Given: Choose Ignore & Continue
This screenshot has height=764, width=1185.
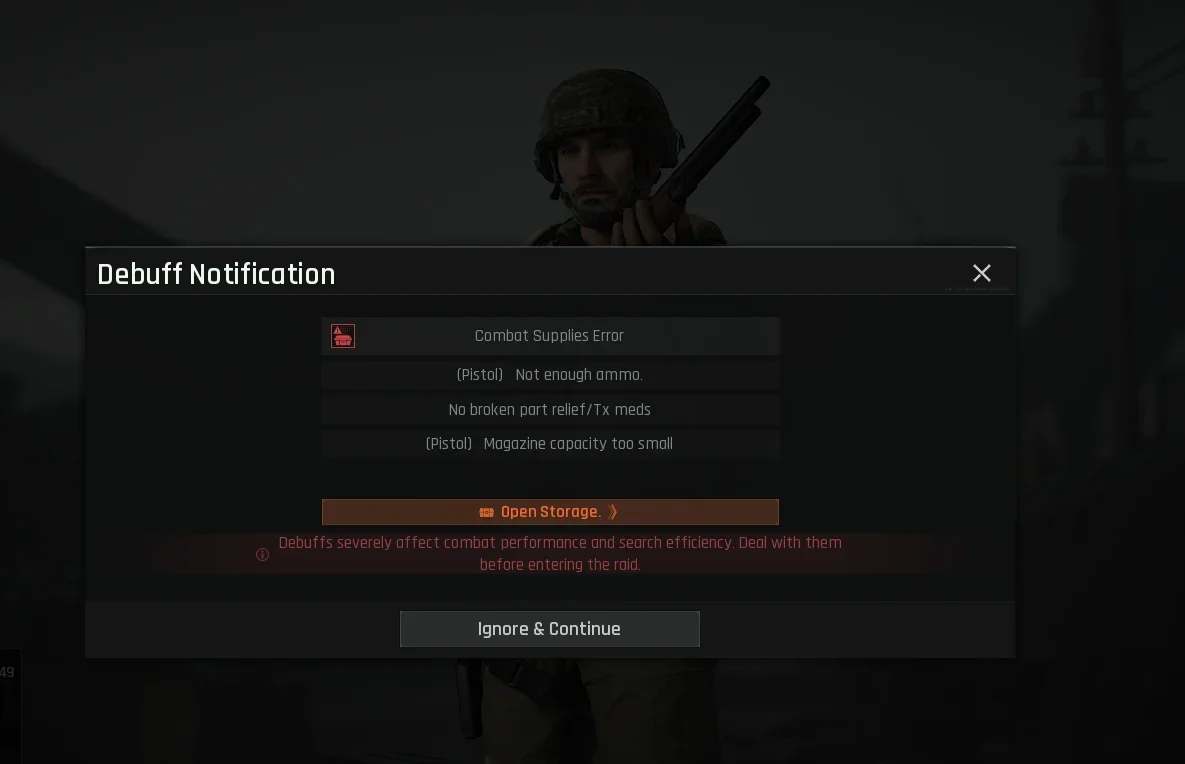Looking at the screenshot, I should [x=550, y=629].
